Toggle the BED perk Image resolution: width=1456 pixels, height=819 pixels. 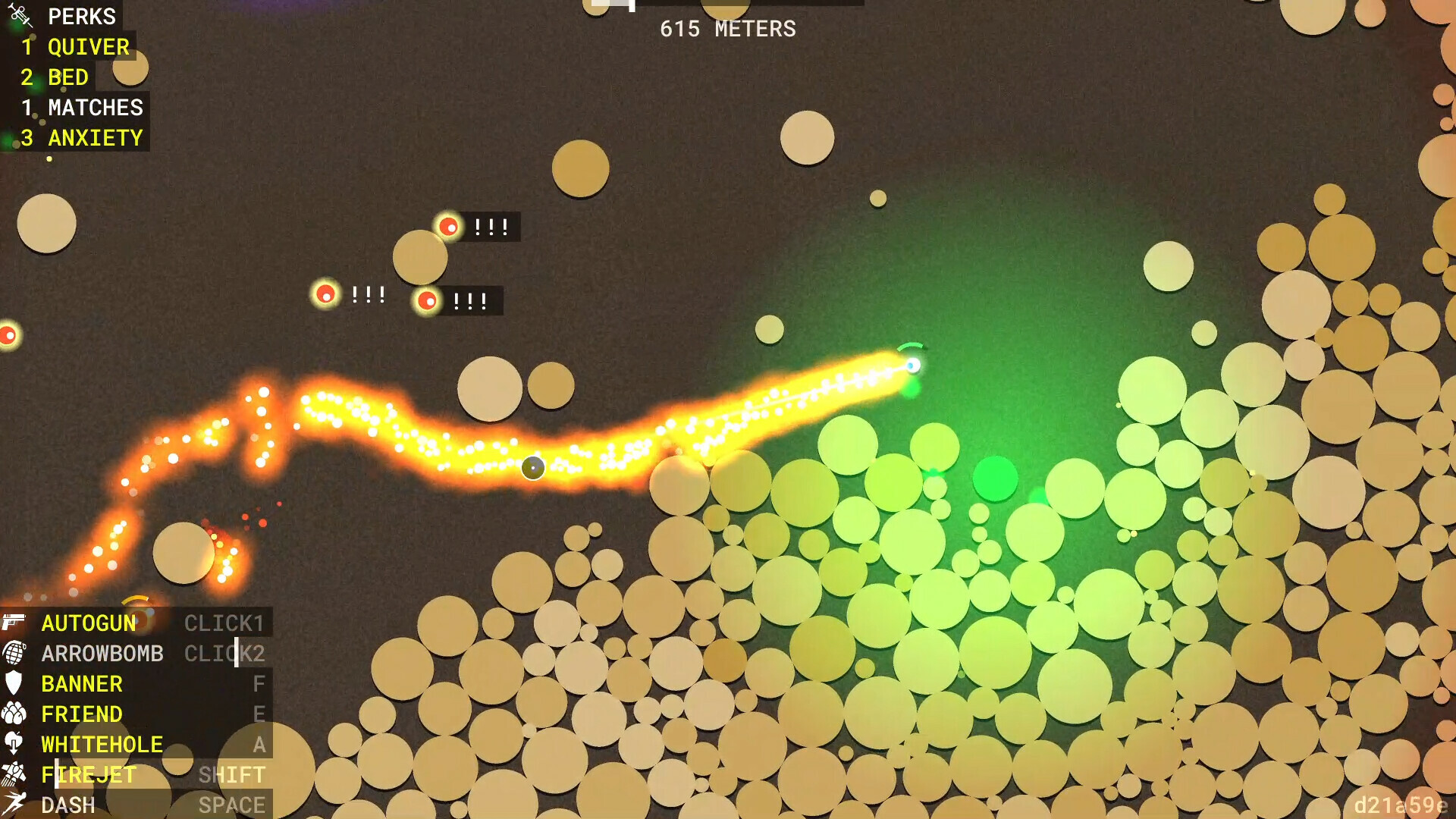point(67,77)
